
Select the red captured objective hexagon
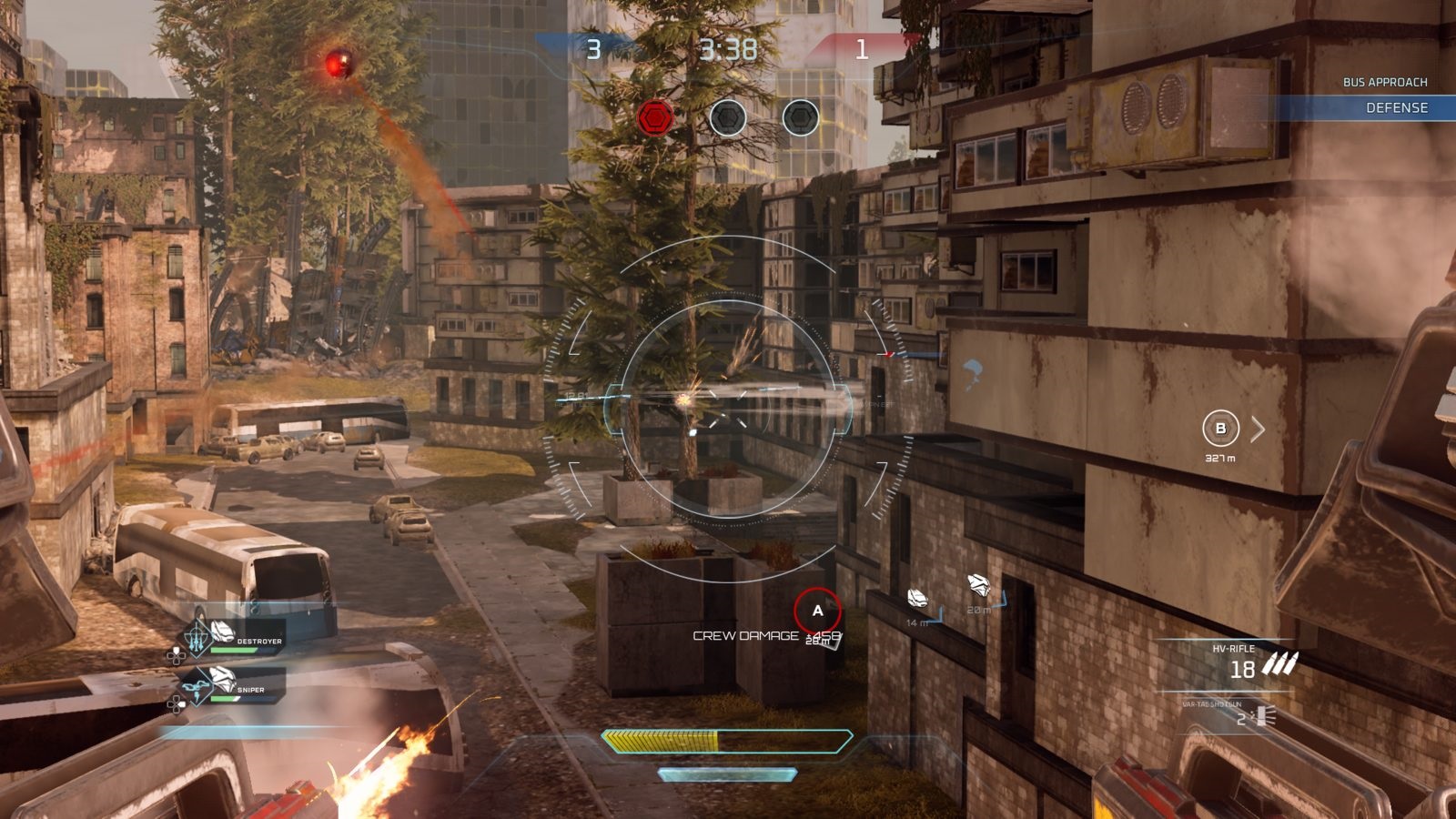(x=655, y=118)
